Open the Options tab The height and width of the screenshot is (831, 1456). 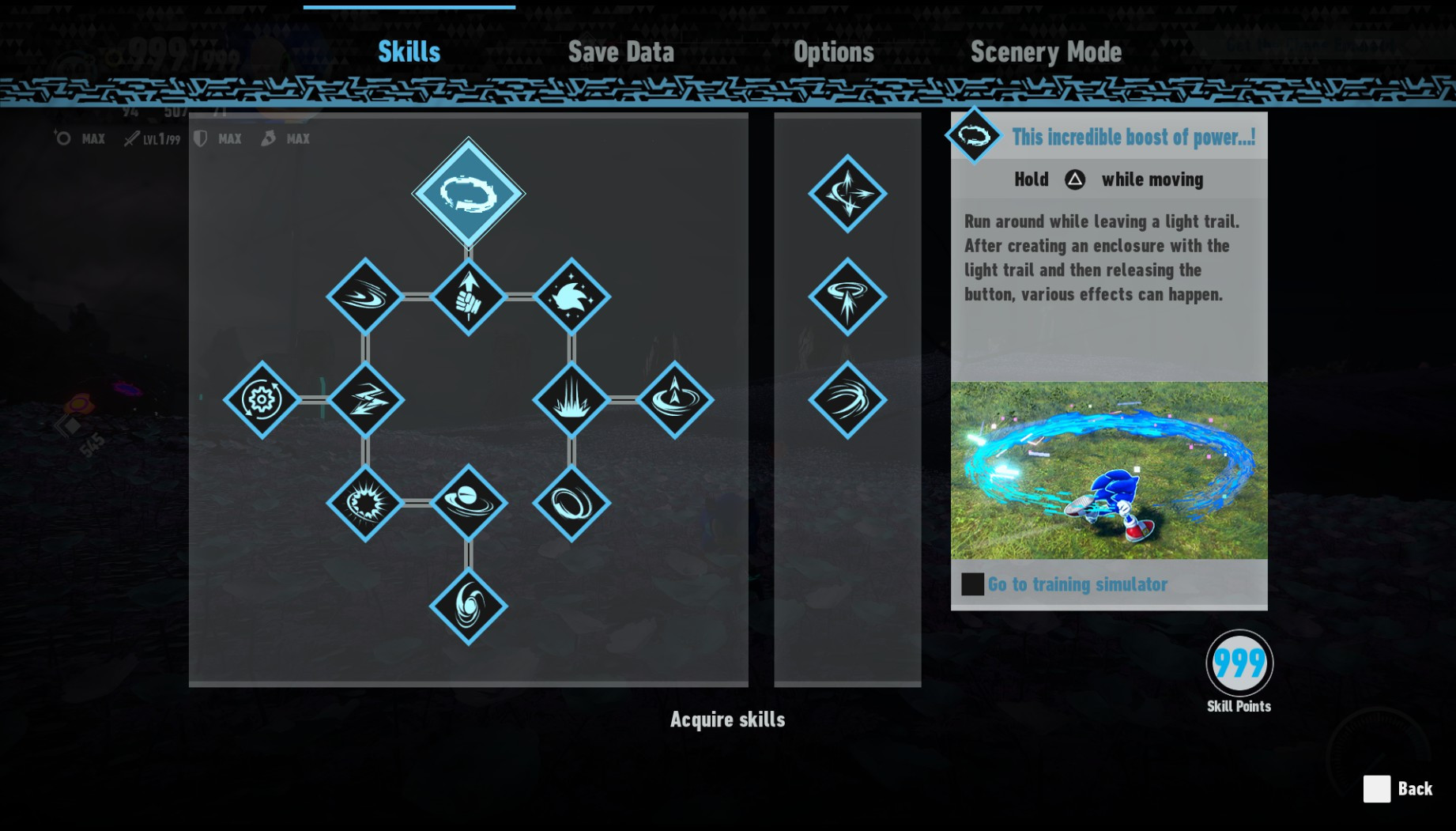tap(833, 51)
